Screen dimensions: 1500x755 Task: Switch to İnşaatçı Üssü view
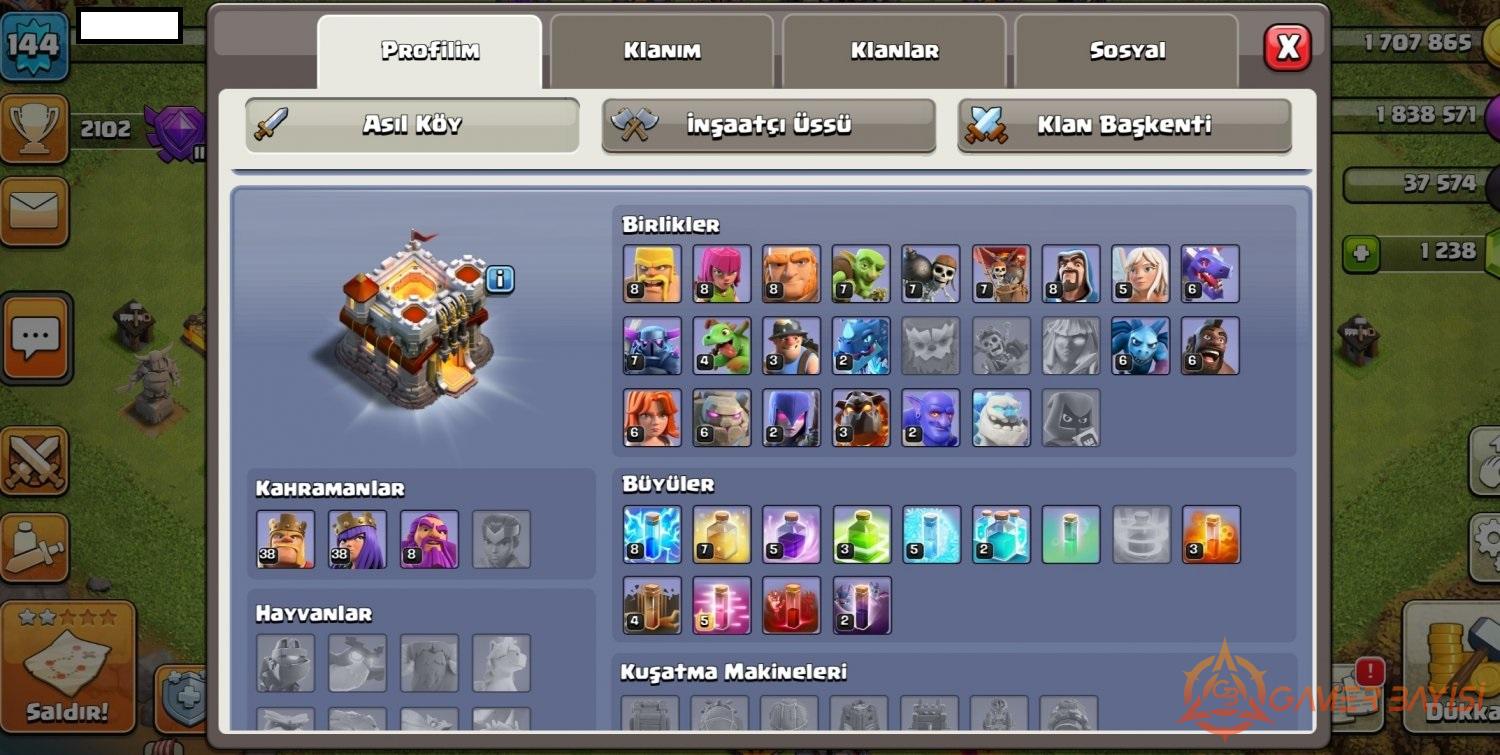[x=768, y=125]
